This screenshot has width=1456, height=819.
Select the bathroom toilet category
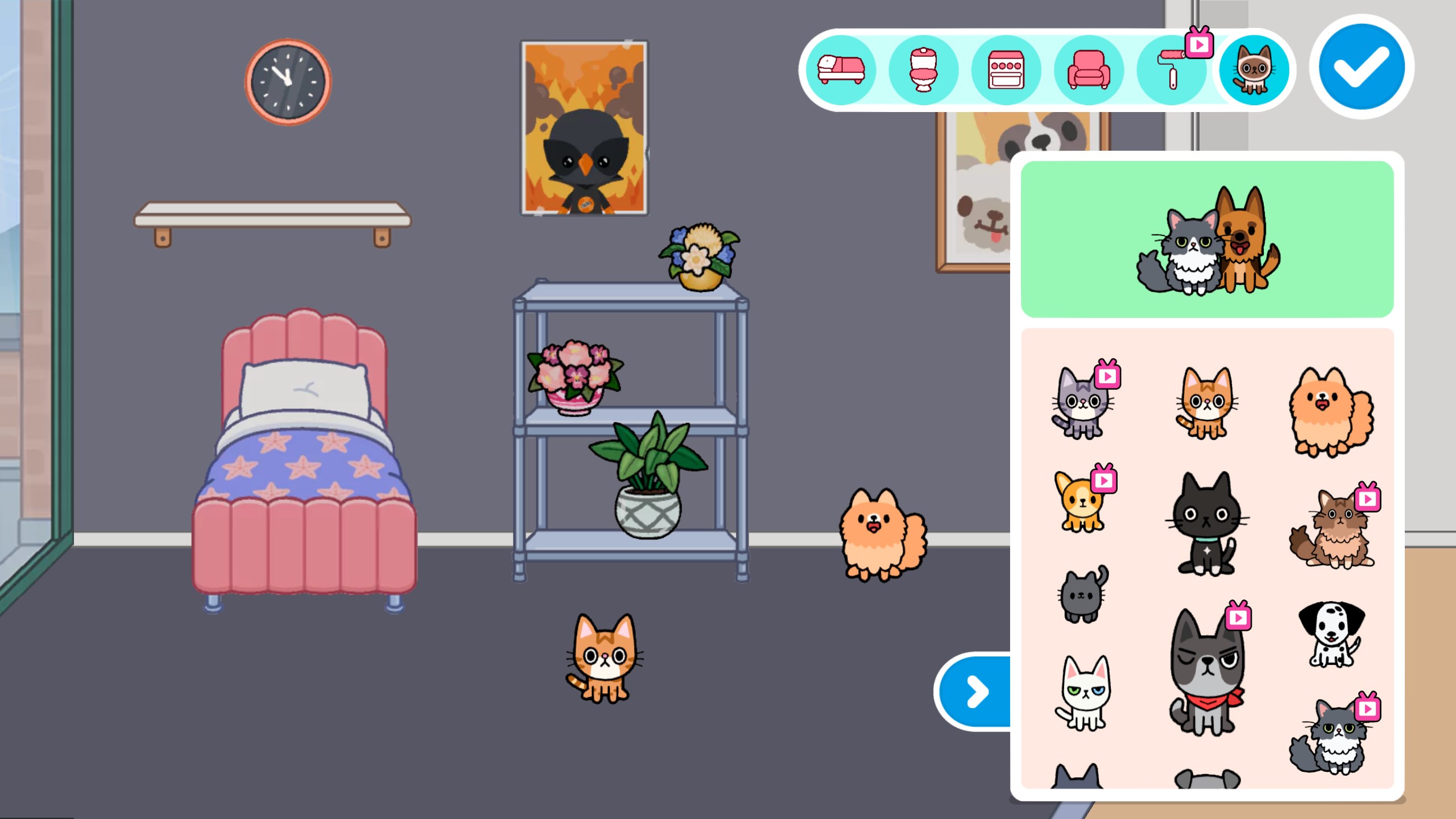(x=923, y=69)
